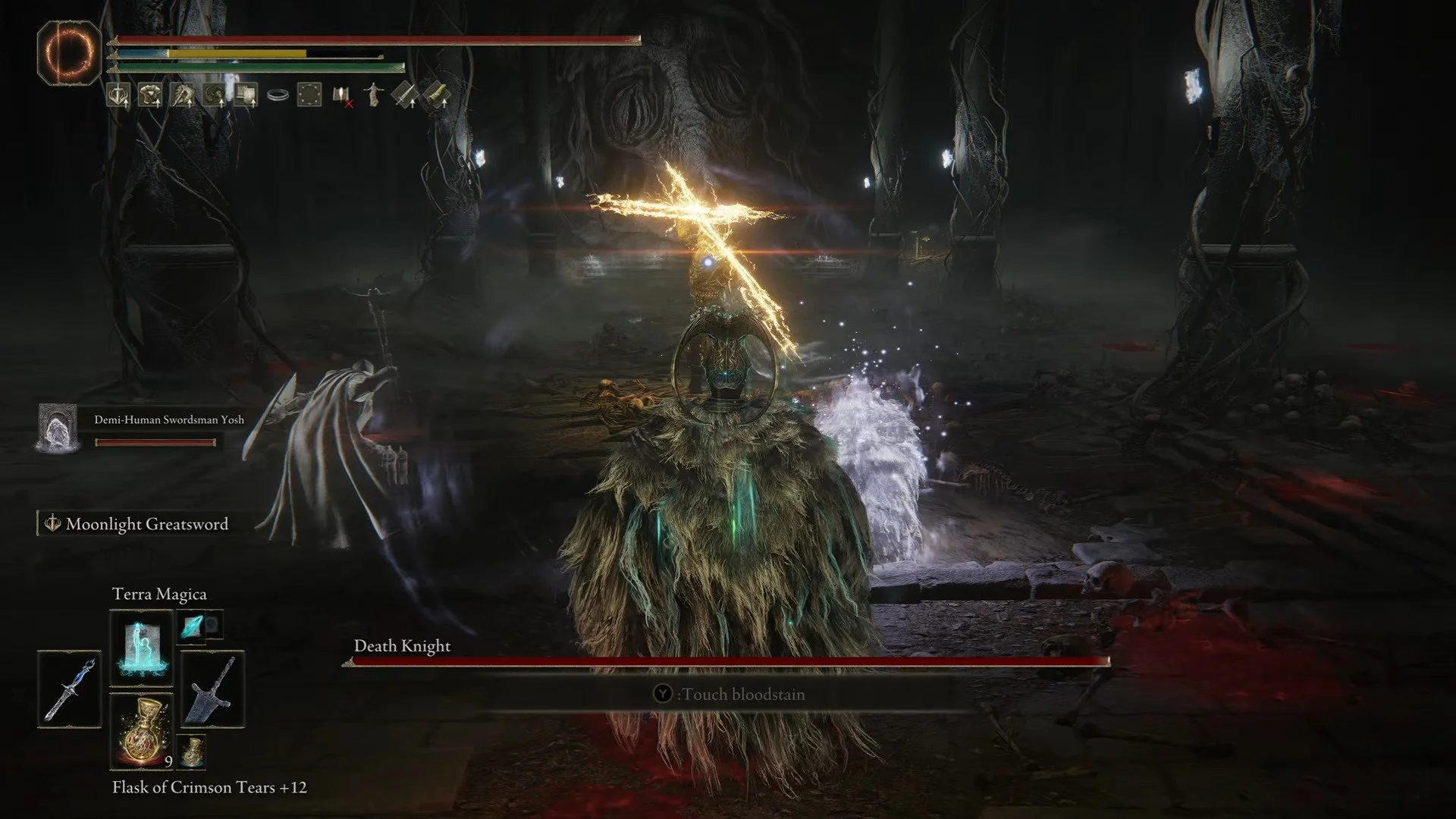Select the right-hand greatsword weapon slot
Image resolution: width=1456 pixels, height=819 pixels.
point(212,689)
